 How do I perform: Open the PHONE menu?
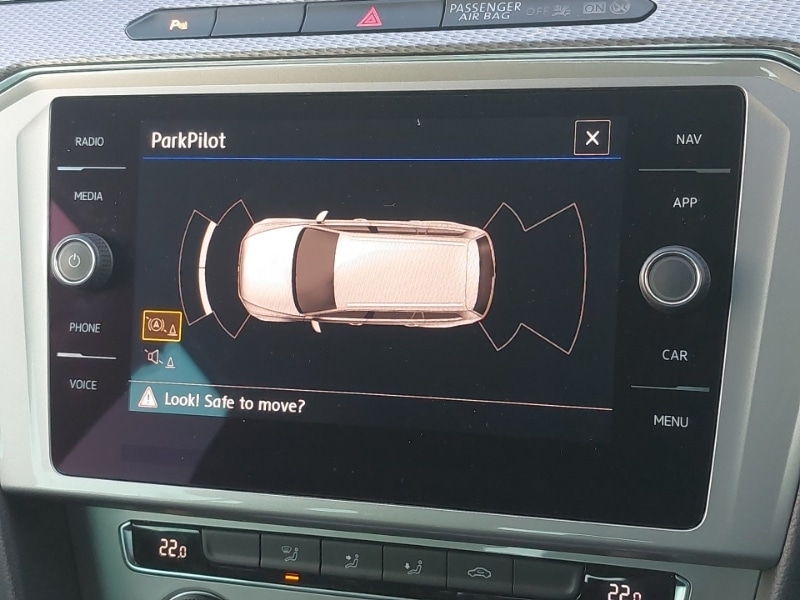(x=85, y=328)
